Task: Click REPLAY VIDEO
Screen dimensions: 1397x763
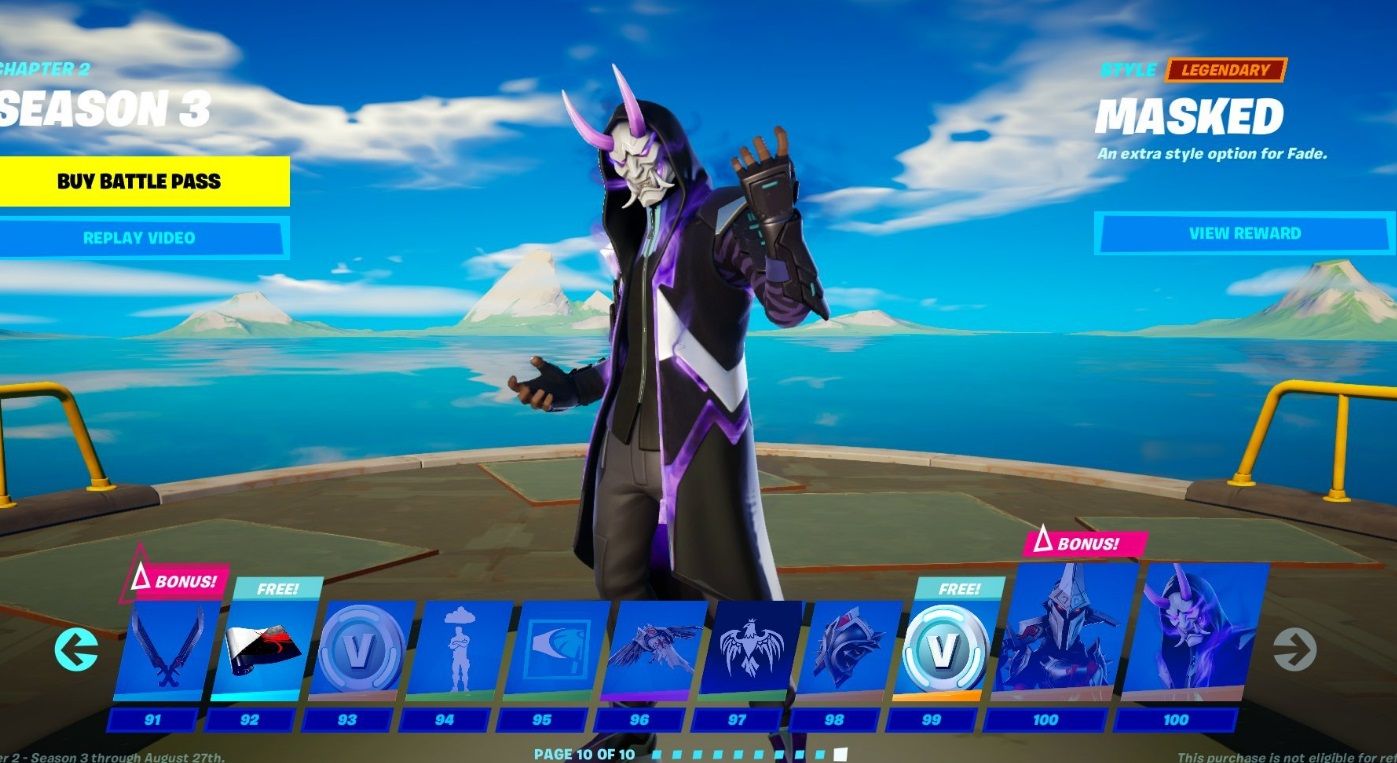Action: point(145,237)
